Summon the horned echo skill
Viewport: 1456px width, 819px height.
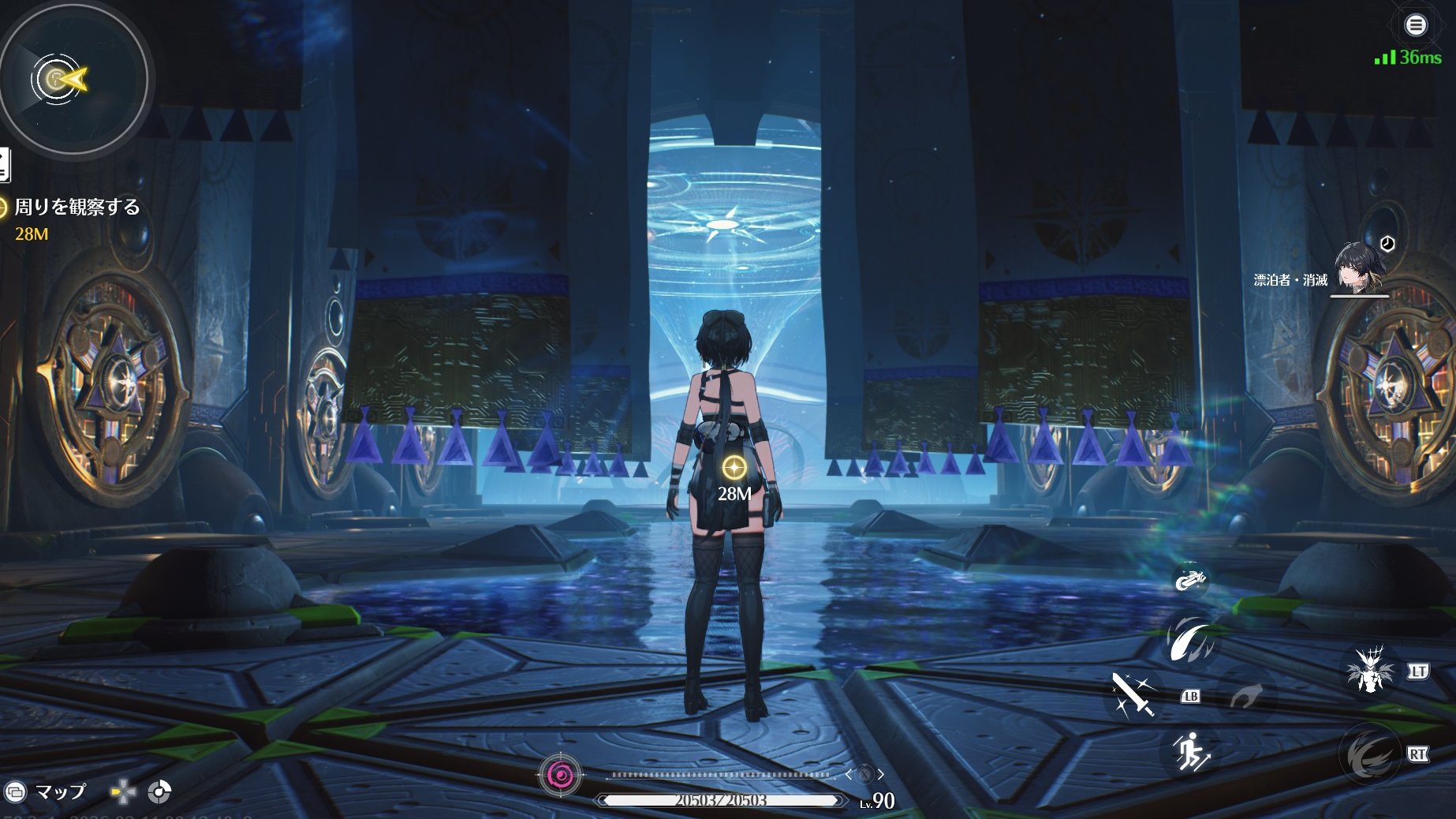(1371, 670)
